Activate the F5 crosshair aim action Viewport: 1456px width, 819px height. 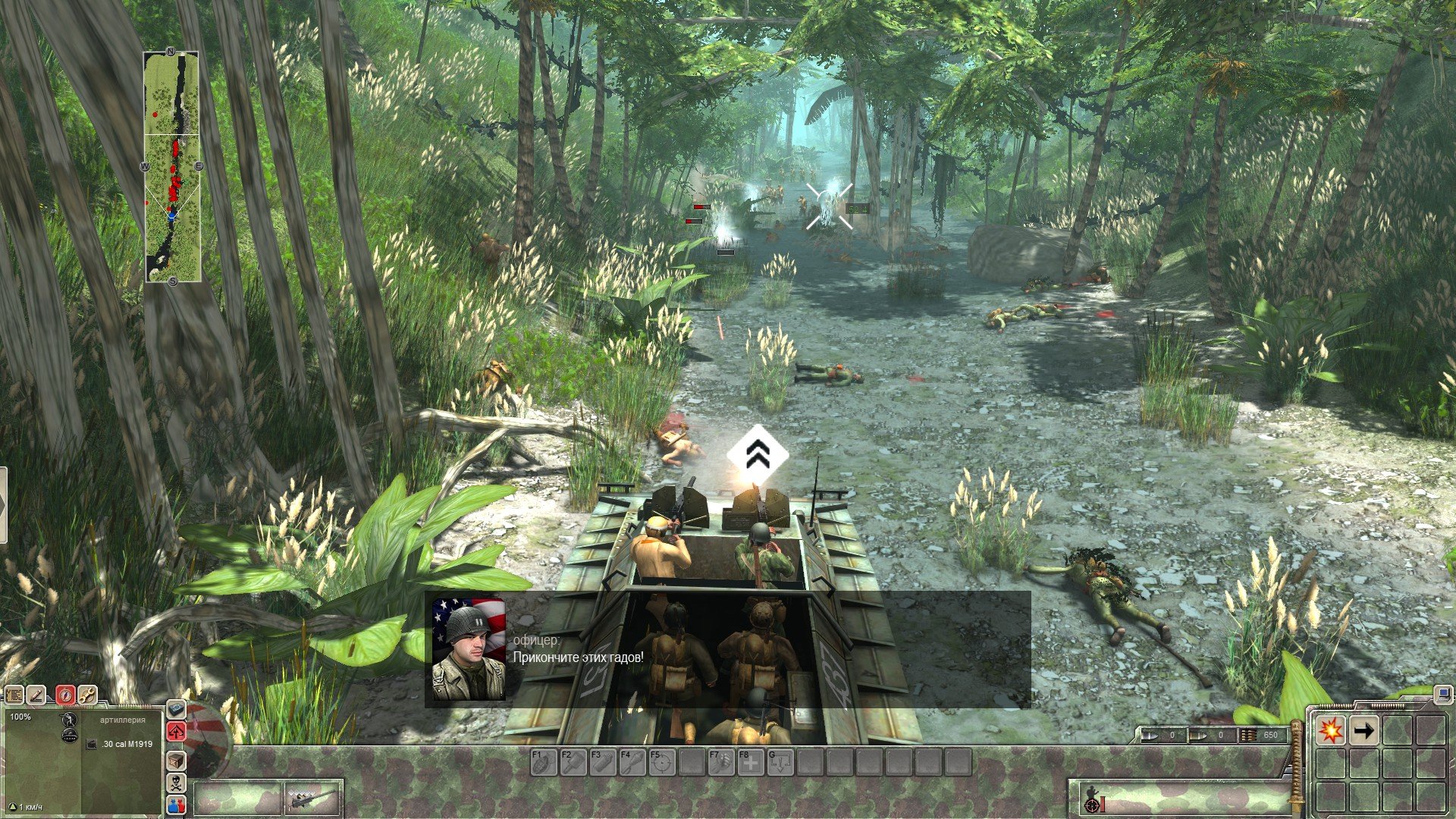[x=661, y=762]
